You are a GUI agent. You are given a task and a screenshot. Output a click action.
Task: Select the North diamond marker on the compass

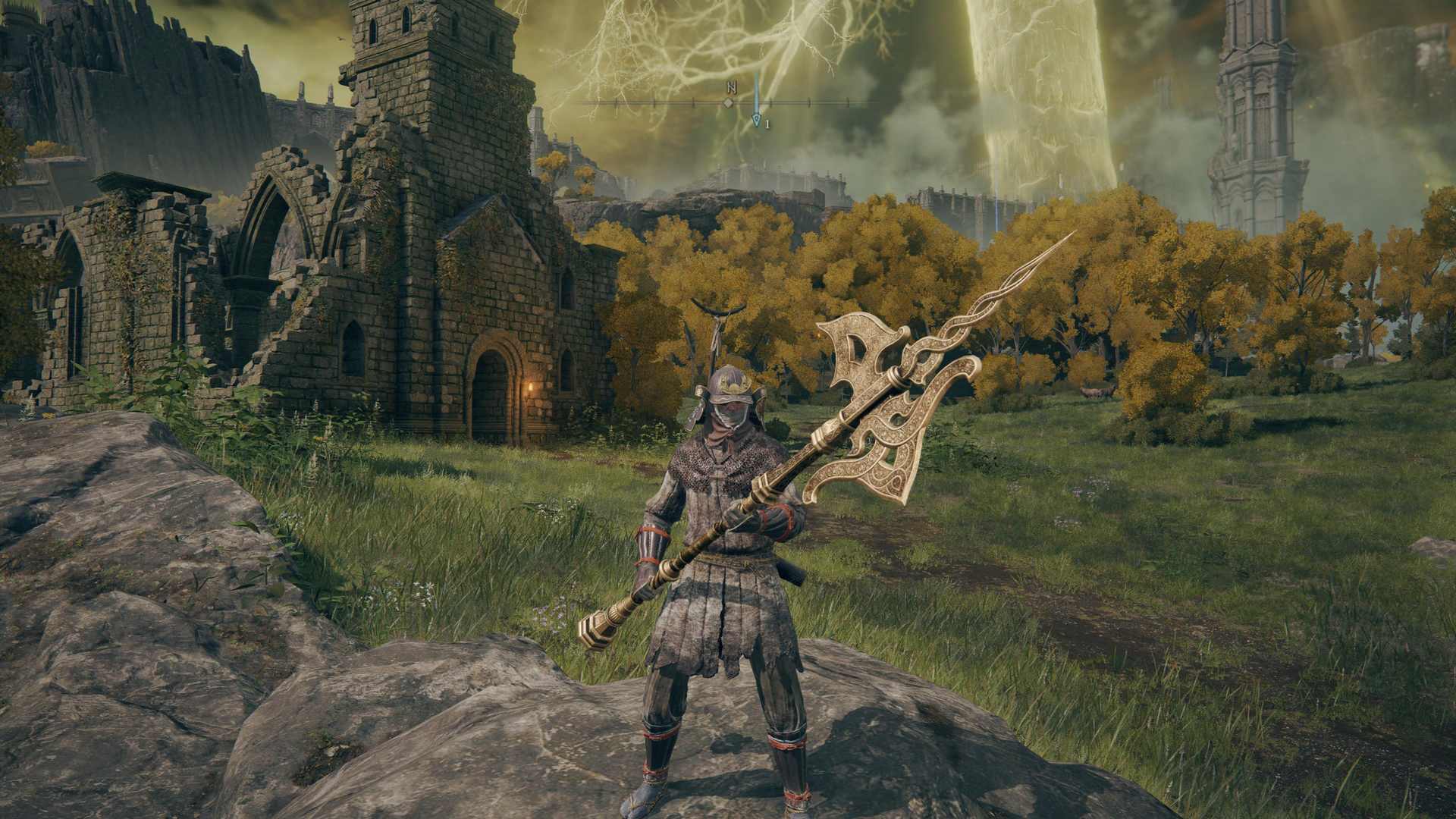pyautogui.click(x=729, y=102)
